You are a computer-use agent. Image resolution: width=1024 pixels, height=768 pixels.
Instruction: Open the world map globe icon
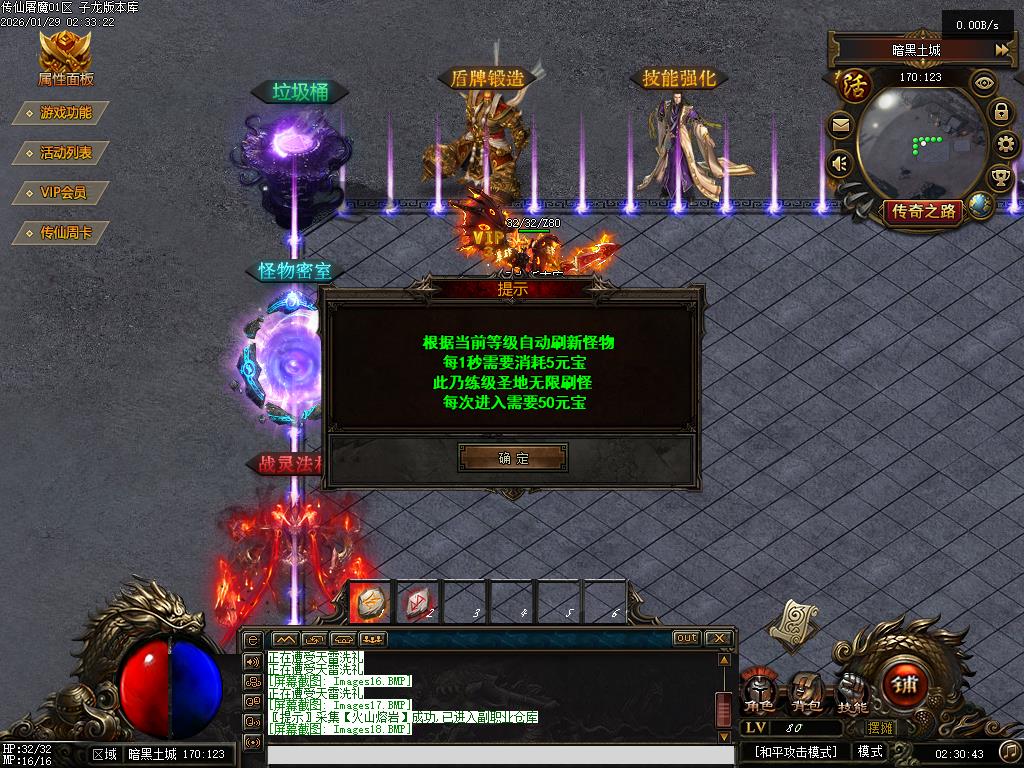coord(980,205)
